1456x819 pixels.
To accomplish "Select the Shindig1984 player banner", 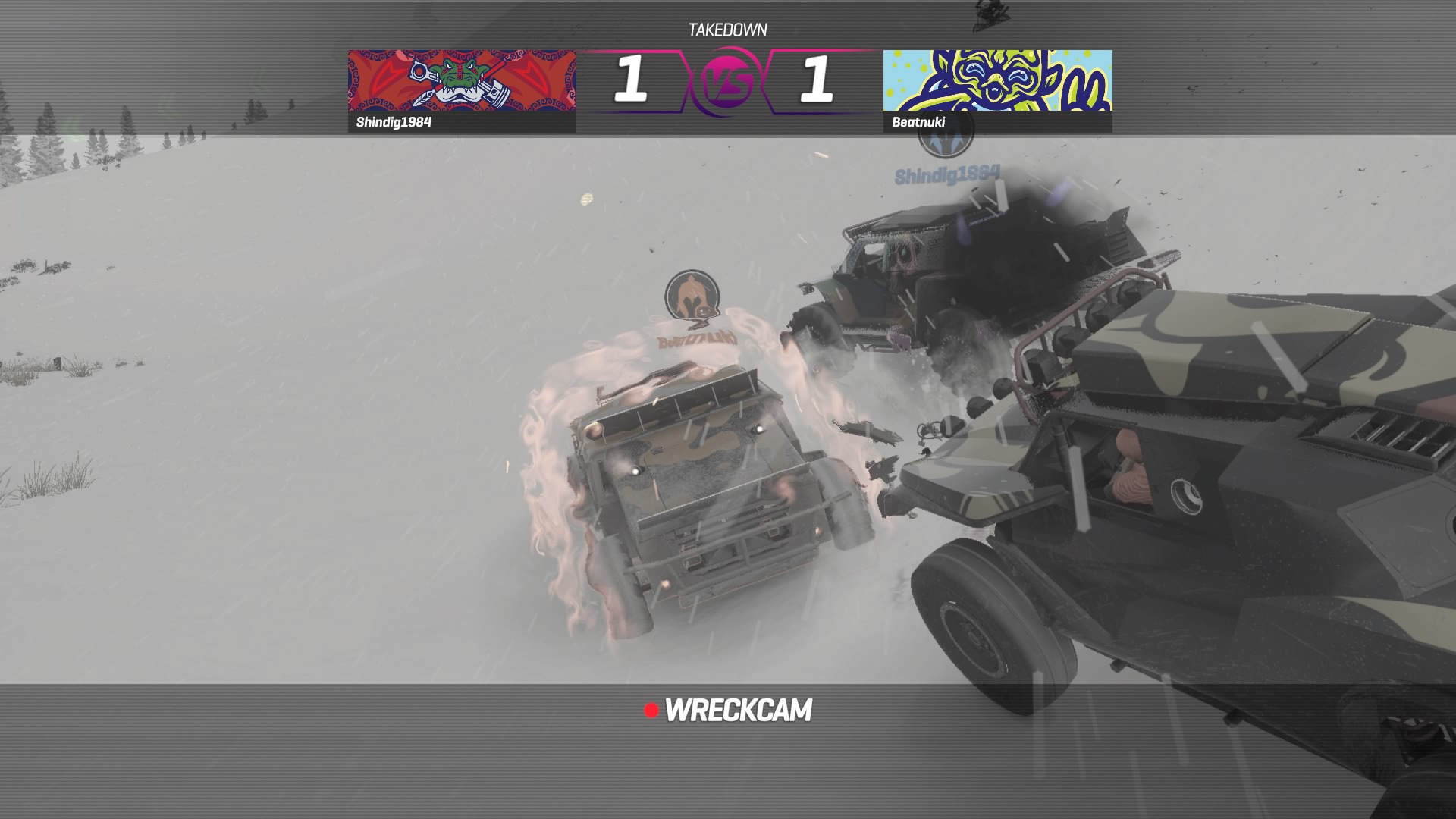I will (462, 90).
